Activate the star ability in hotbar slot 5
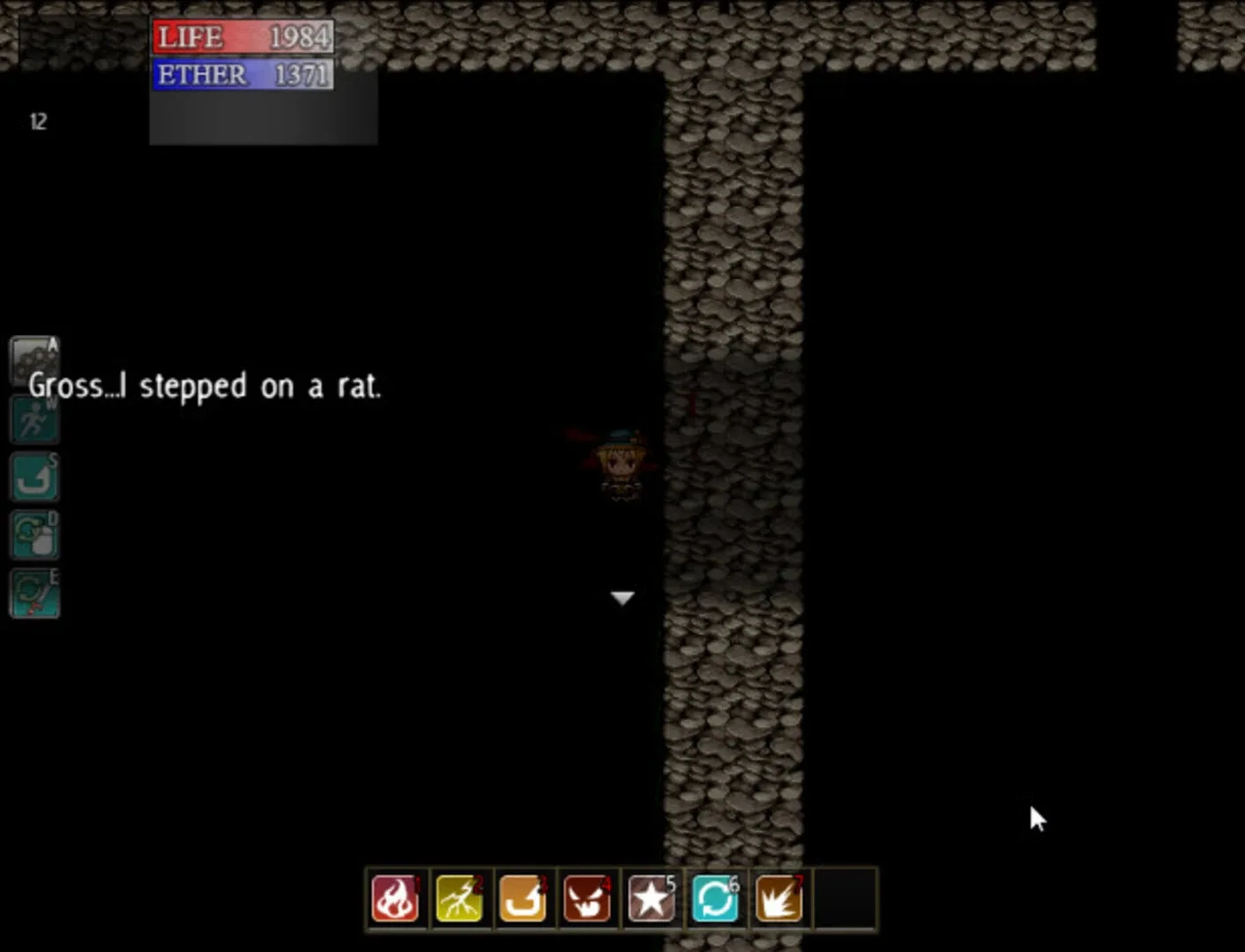Image resolution: width=1245 pixels, height=952 pixels. tap(651, 898)
